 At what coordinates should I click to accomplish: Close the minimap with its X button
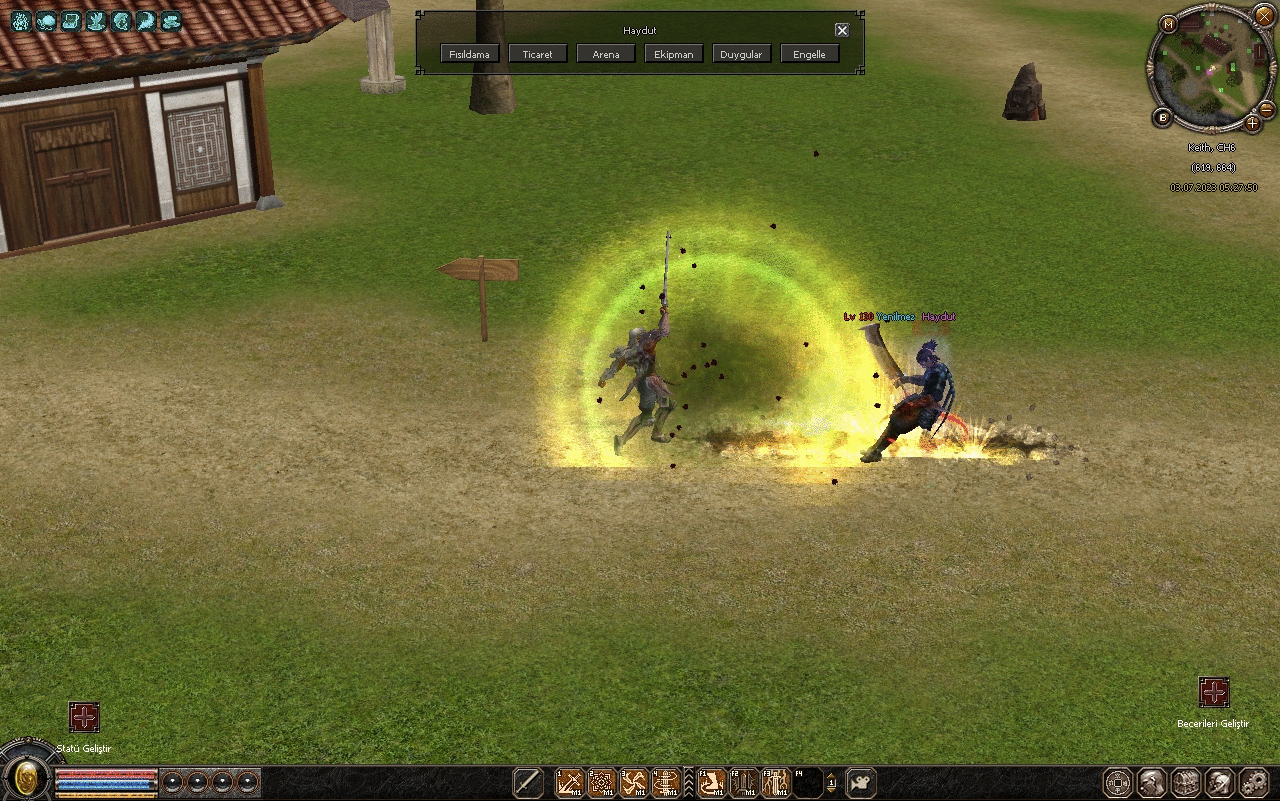1264,17
